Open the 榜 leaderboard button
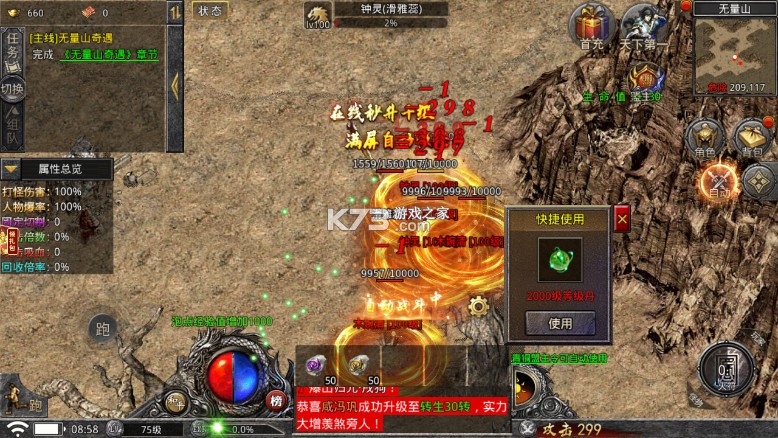Screen dimensions: 778x438 coord(277,400)
